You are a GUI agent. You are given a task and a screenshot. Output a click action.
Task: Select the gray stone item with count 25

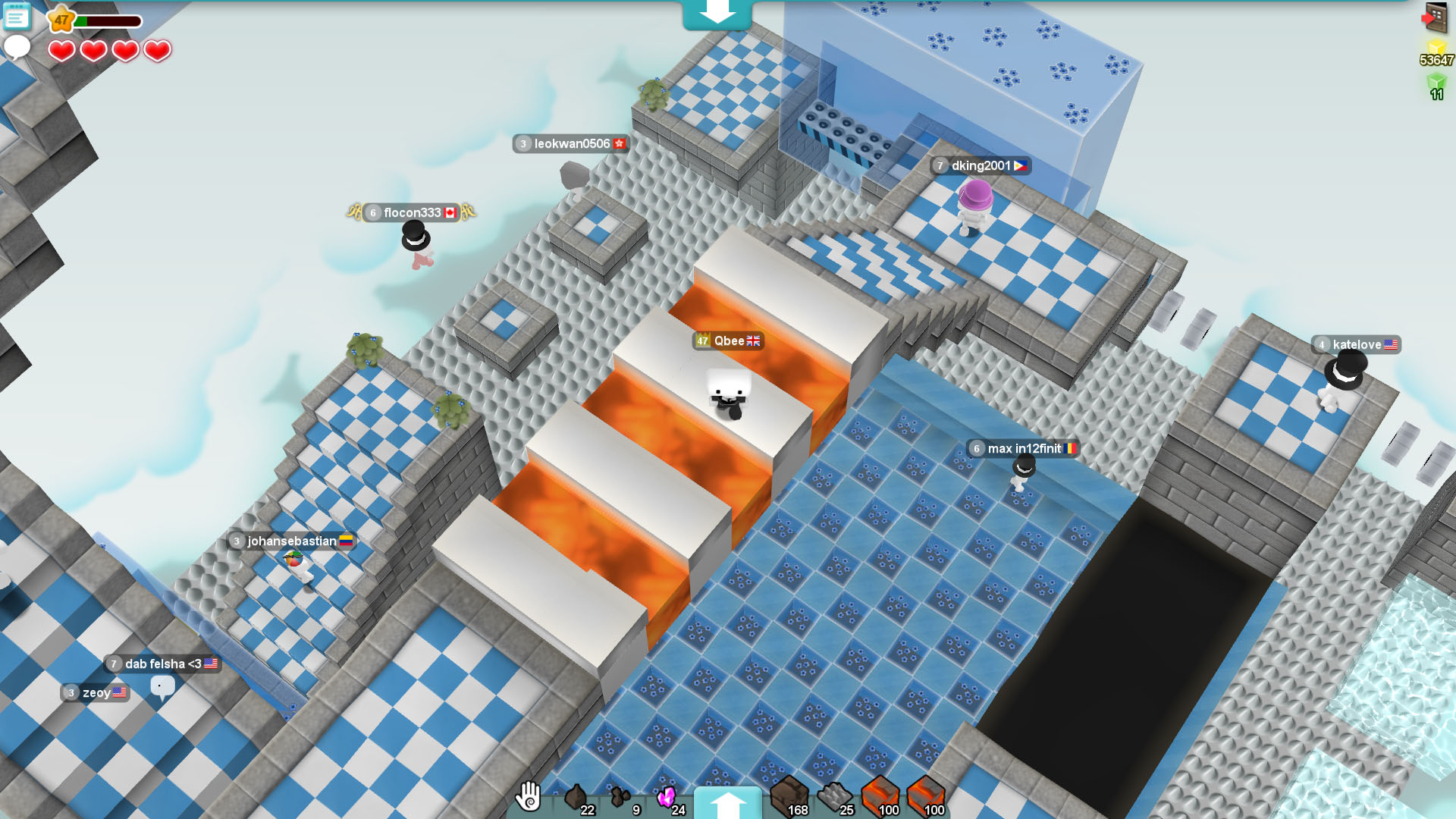[x=833, y=795]
